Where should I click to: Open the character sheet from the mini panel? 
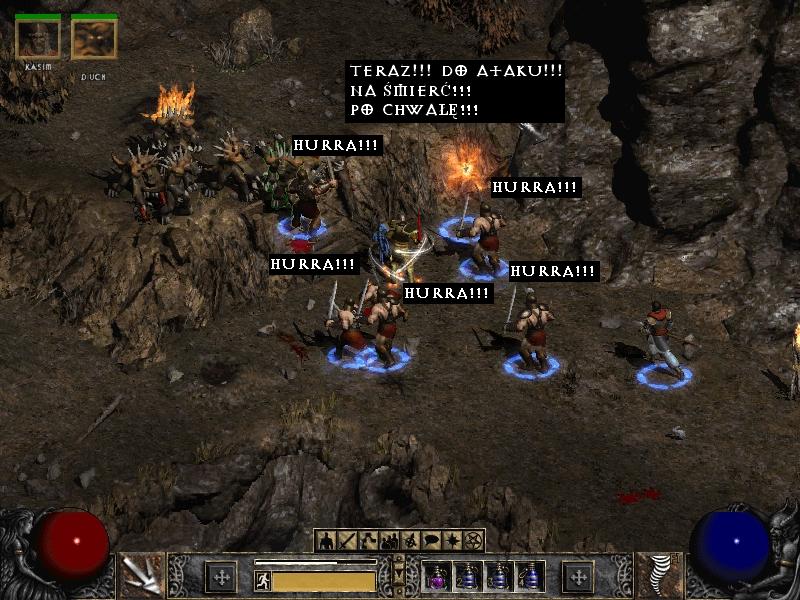click(x=326, y=541)
